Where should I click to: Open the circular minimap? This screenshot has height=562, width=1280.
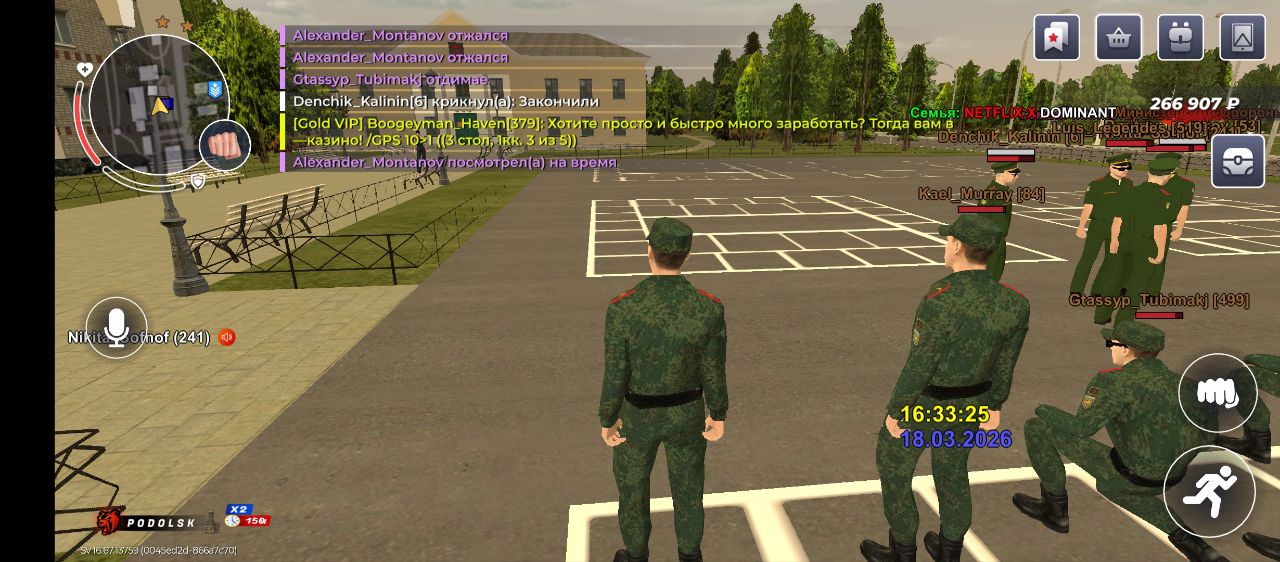pyautogui.click(x=157, y=103)
